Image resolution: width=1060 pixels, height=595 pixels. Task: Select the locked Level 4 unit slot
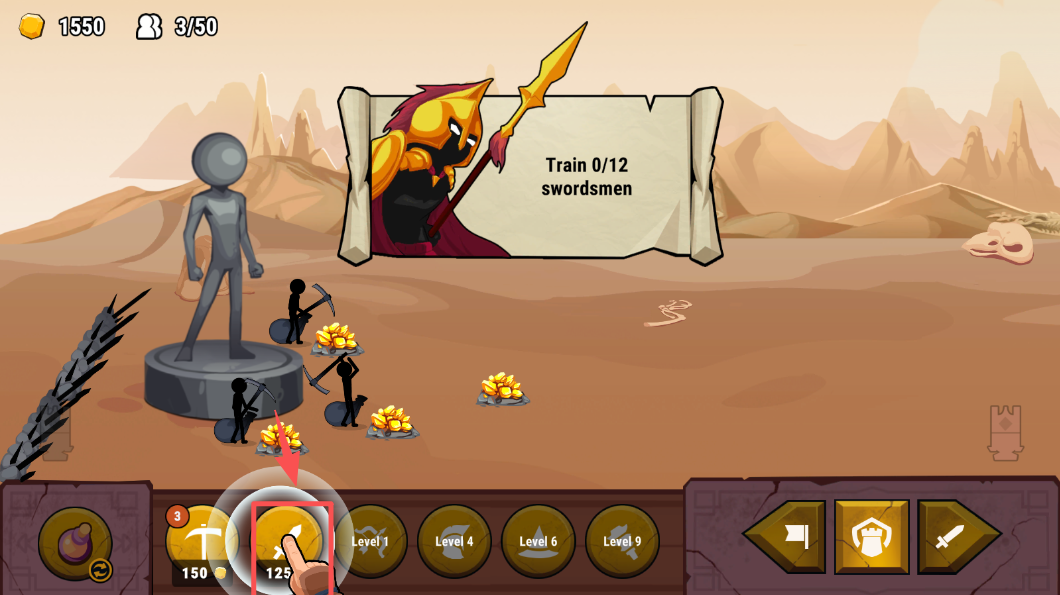[x=454, y=541]
